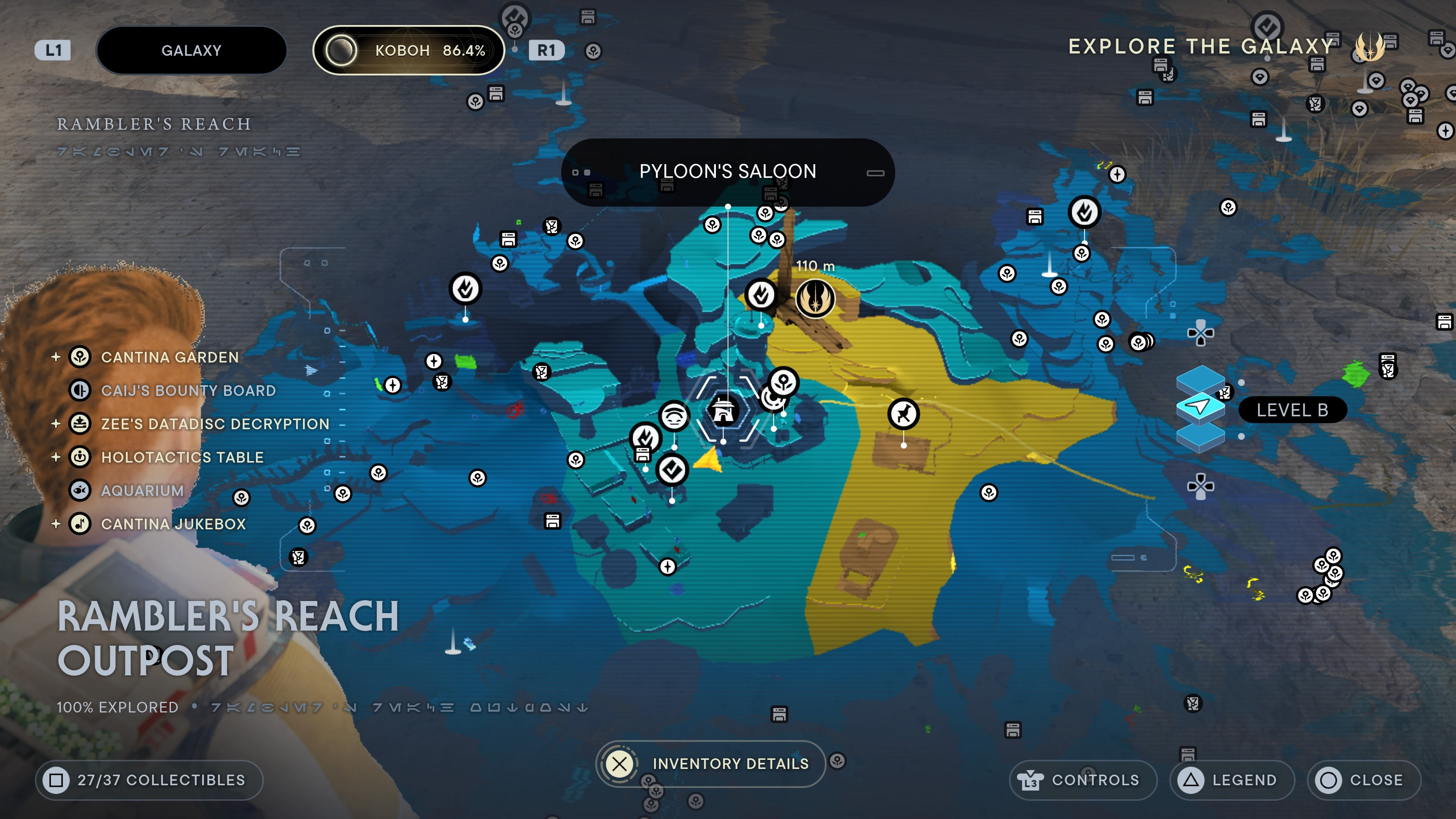
Task: Switch to the Galaxy map tab
Action: [191, 50]
